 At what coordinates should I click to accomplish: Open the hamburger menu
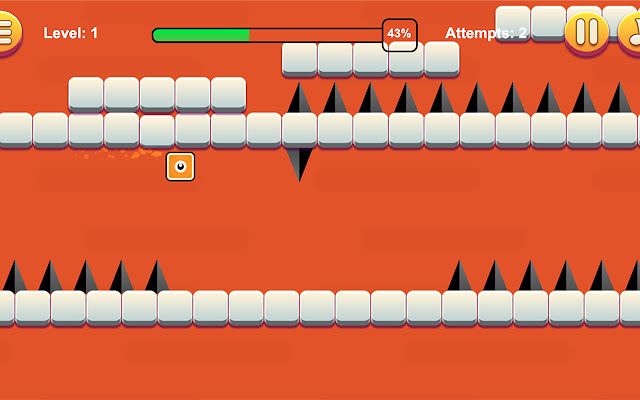tap(6, 32)
